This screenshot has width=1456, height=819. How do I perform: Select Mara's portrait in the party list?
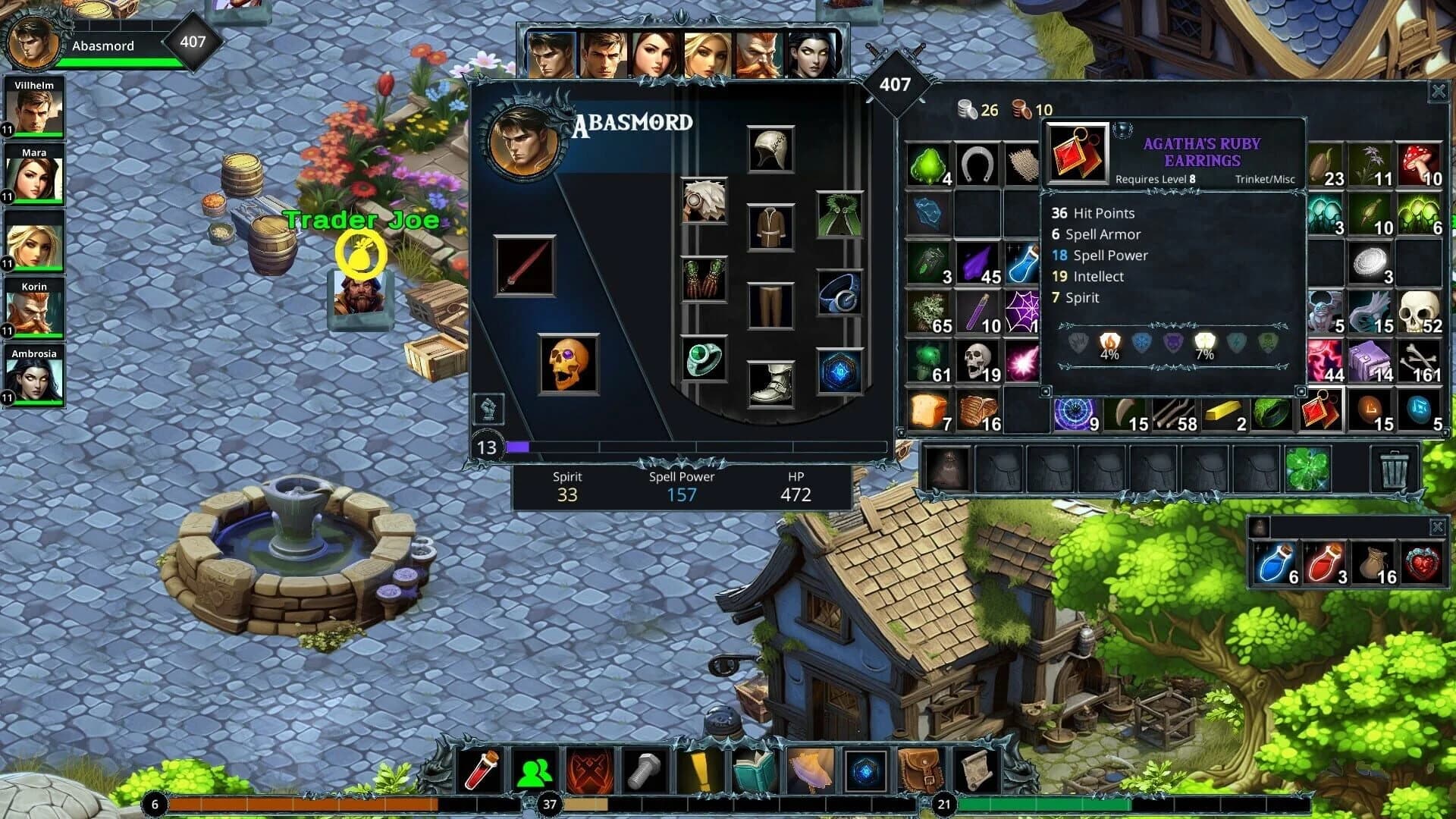33,176
